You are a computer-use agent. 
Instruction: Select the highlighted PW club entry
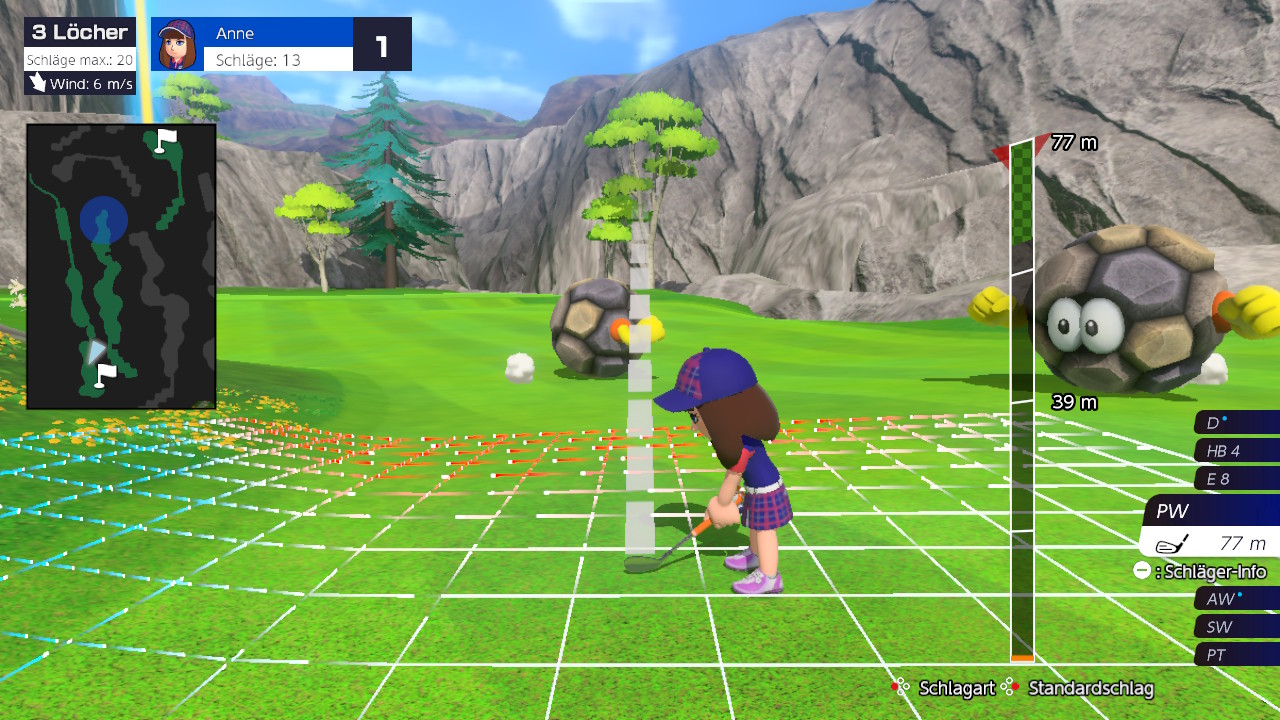(1212, 511)
